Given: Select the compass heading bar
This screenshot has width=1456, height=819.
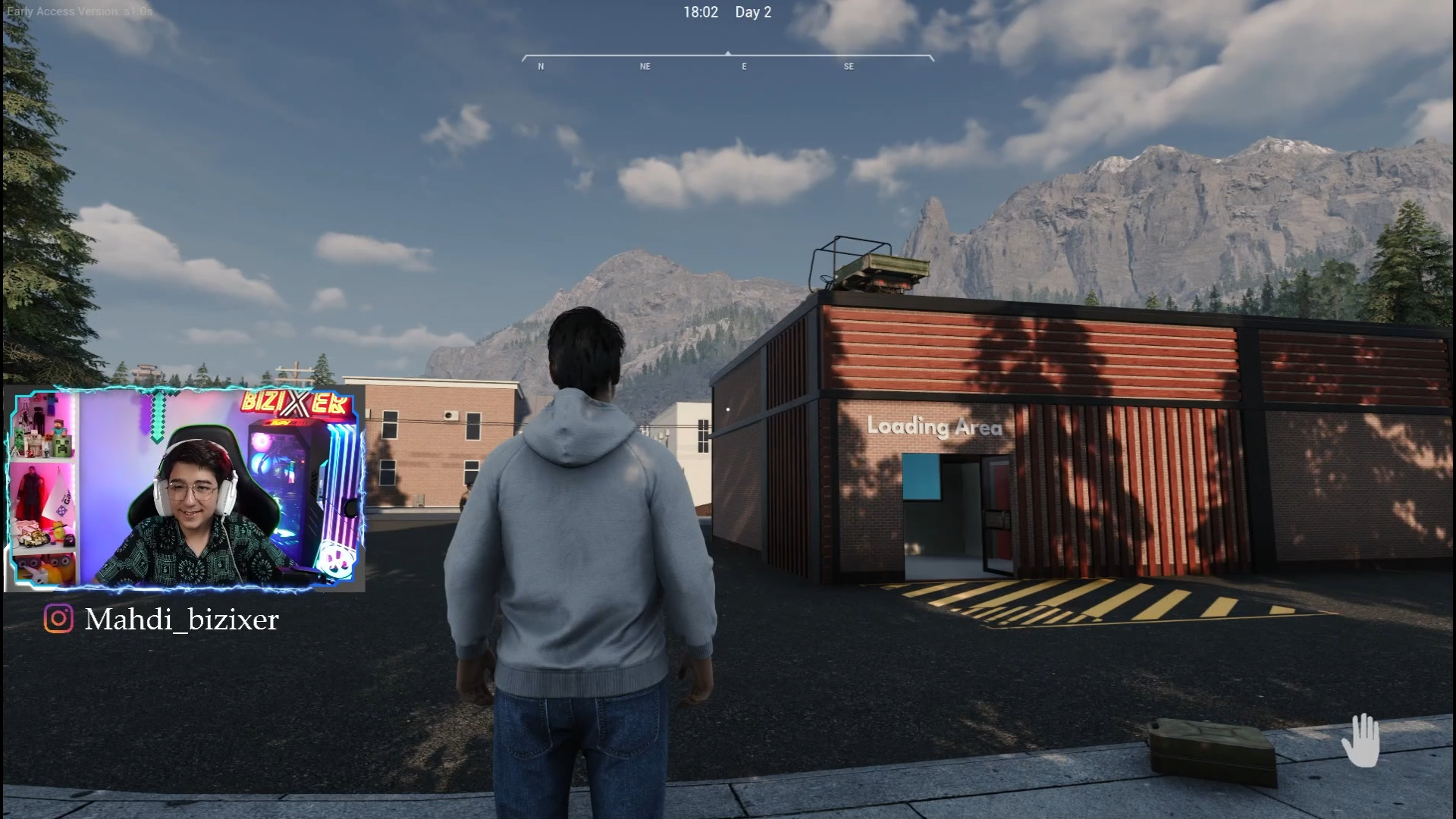Looking at the screenshot, I should (727, 59).
